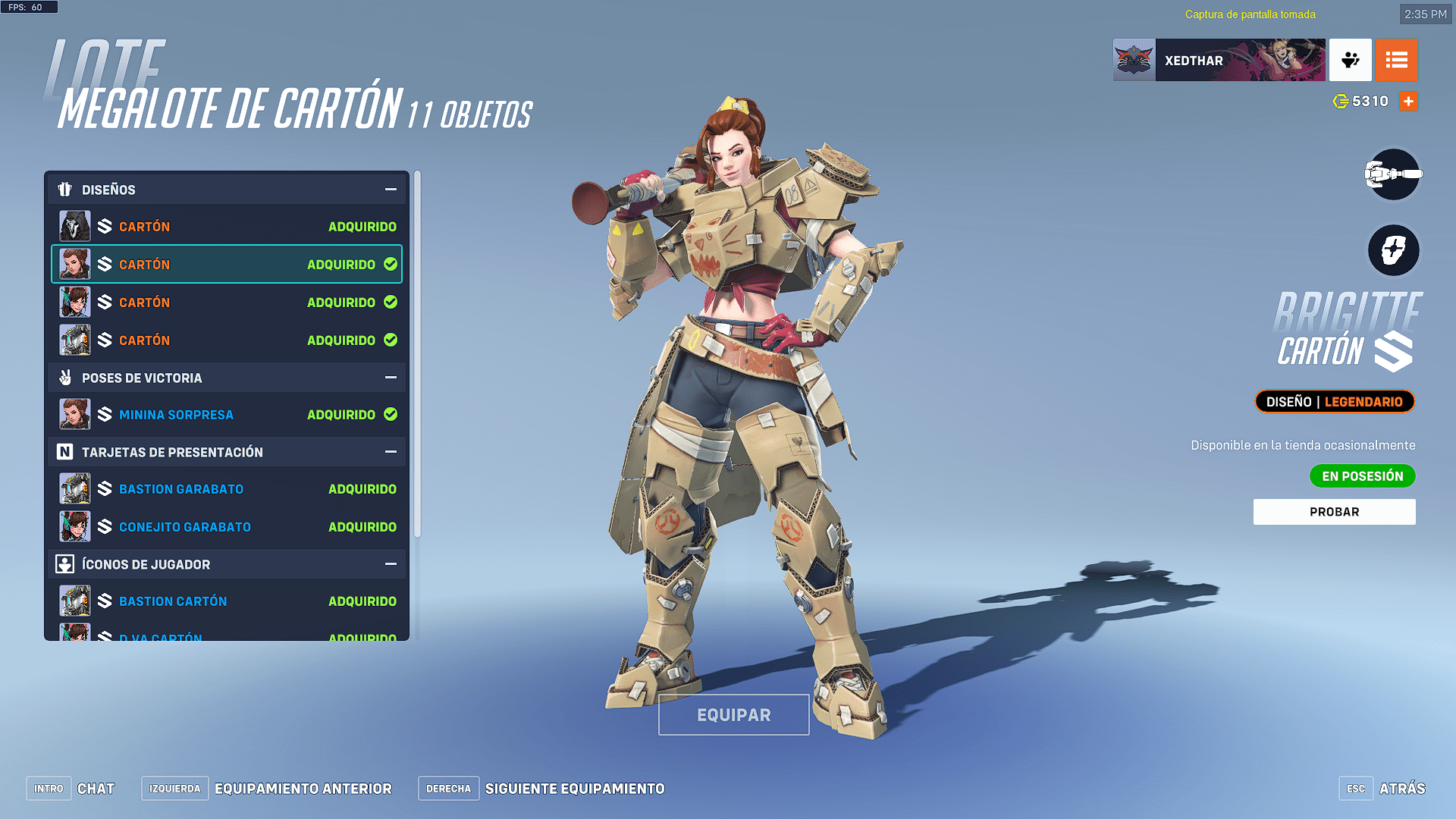
Task: Try the skin with the Probar button
Action: pos(1334,512)
